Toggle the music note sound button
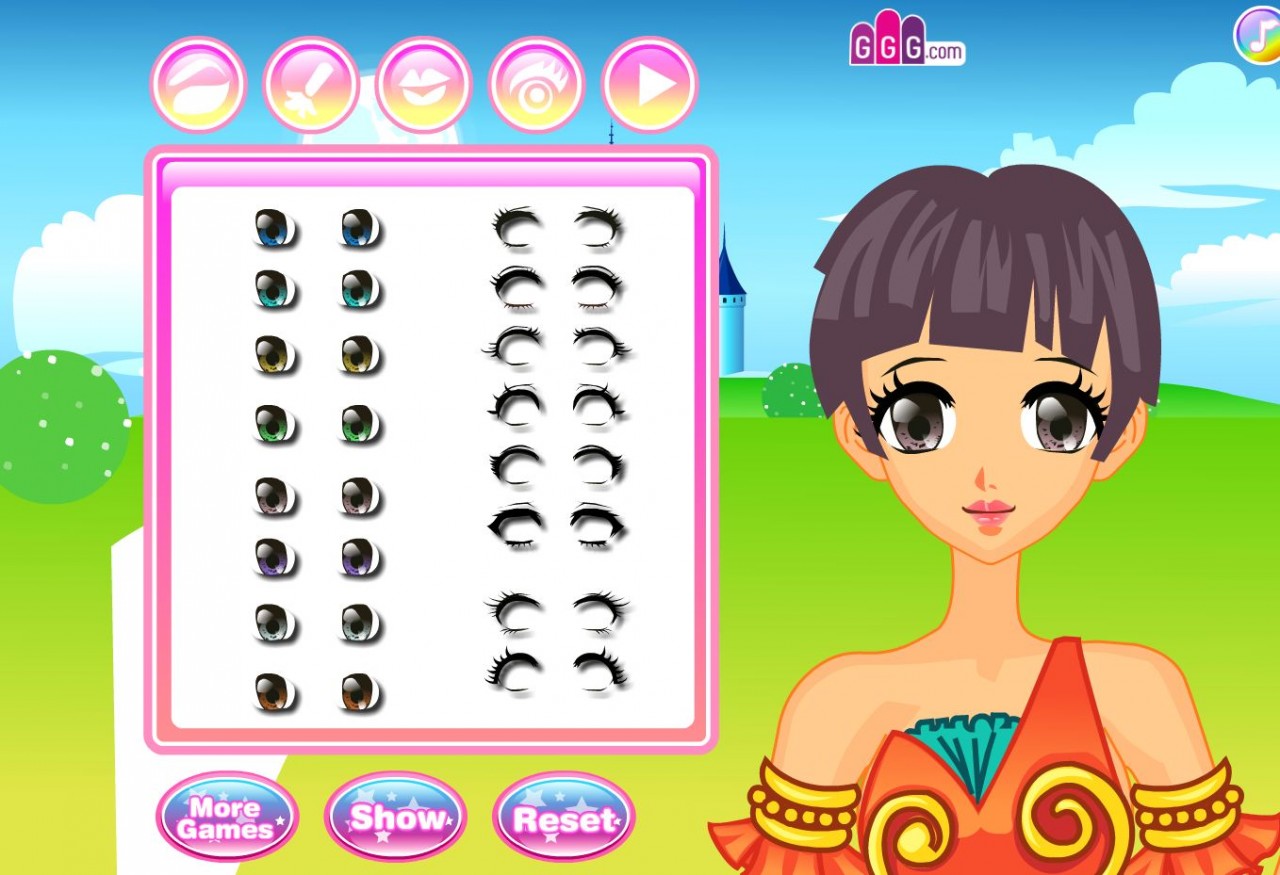The image size is (1280, 875). 1257,34
